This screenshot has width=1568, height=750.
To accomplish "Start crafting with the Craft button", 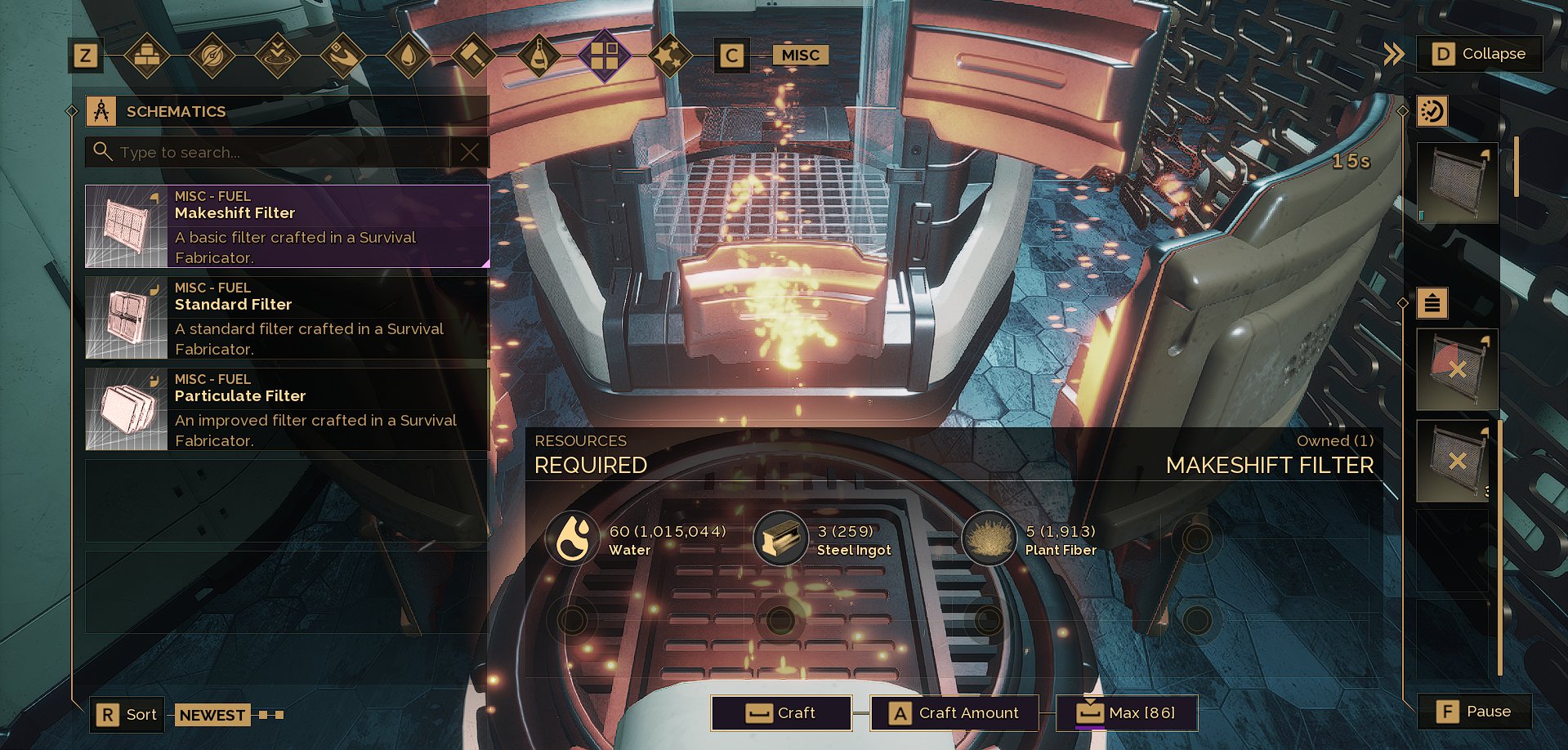I will point(781,713).
